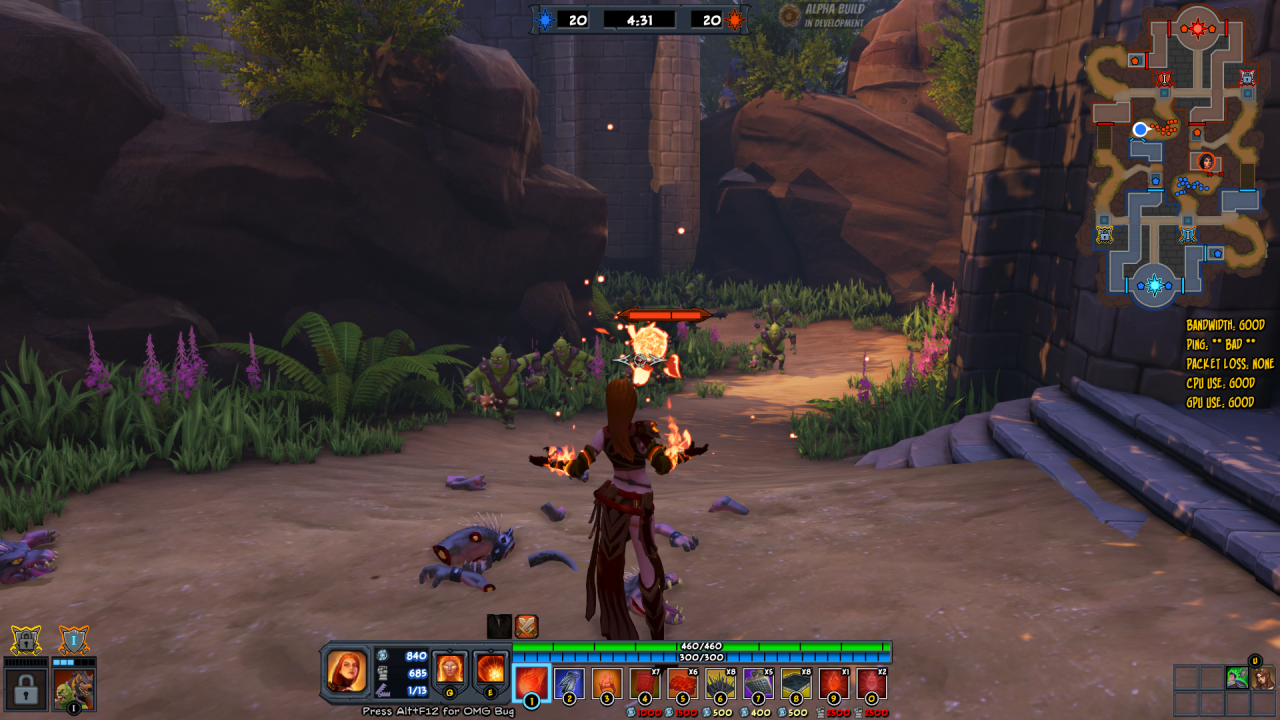Click the locked minion card slot
The image size is (1280, 720).
(x=25, y=688)
